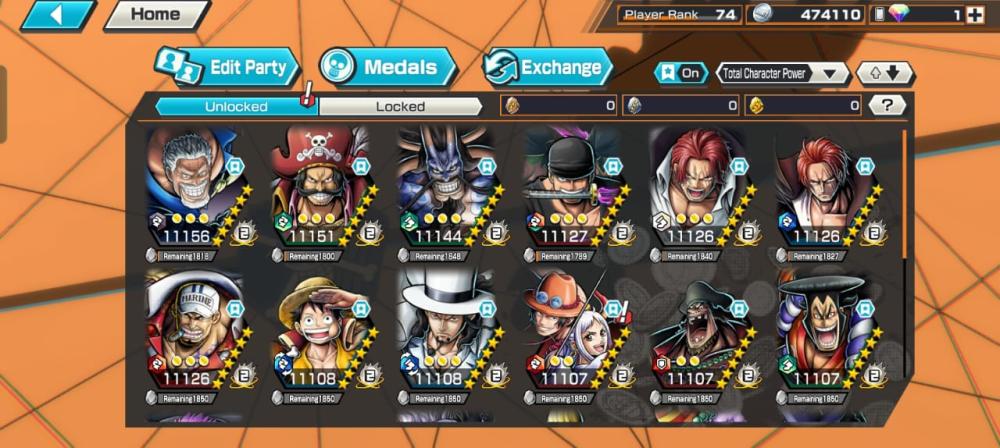Open the Medals menu

[388, 68]
